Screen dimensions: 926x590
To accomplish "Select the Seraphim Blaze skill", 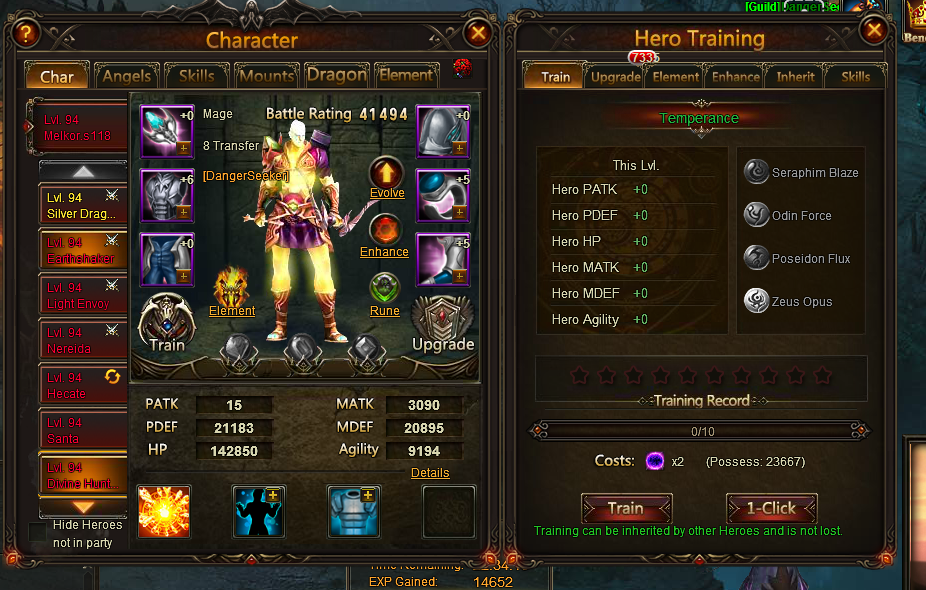I will click(757, 172).
